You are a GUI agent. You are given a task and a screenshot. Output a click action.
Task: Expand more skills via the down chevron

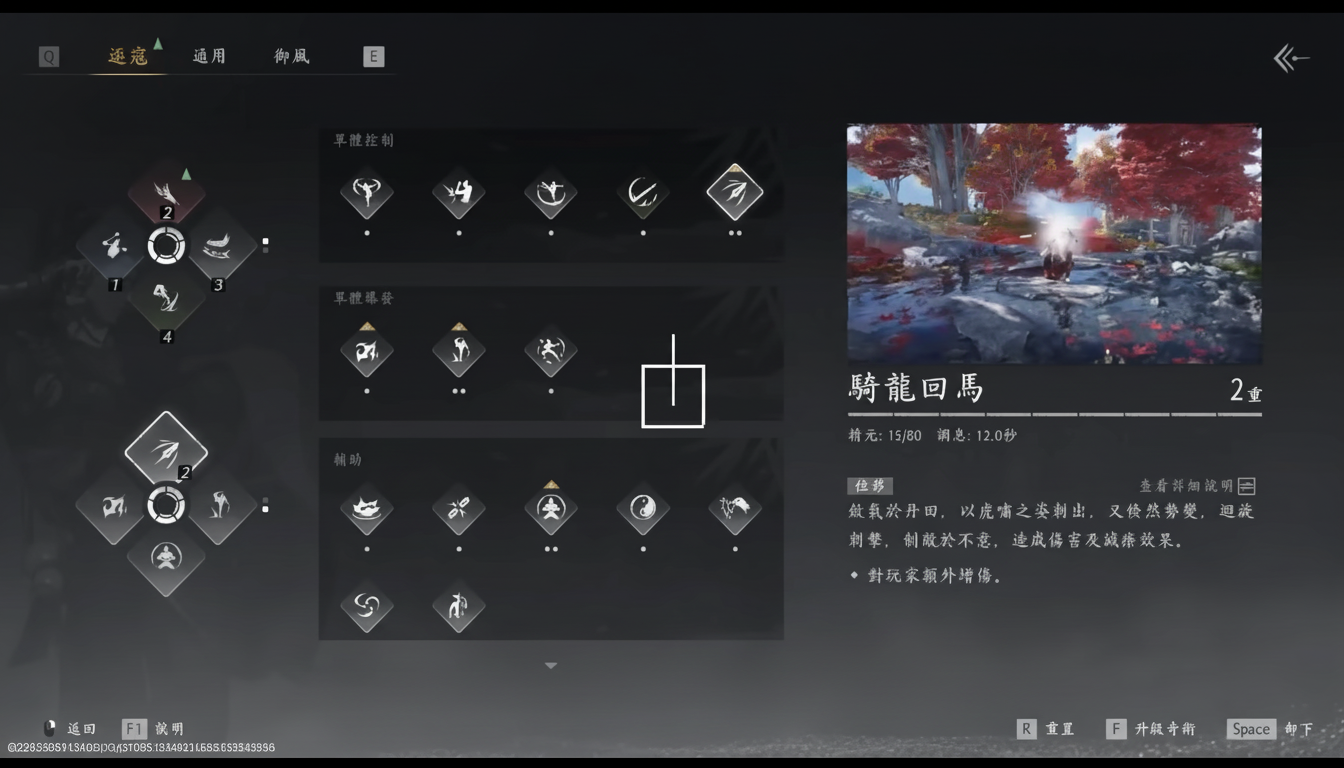coord(550,664)
